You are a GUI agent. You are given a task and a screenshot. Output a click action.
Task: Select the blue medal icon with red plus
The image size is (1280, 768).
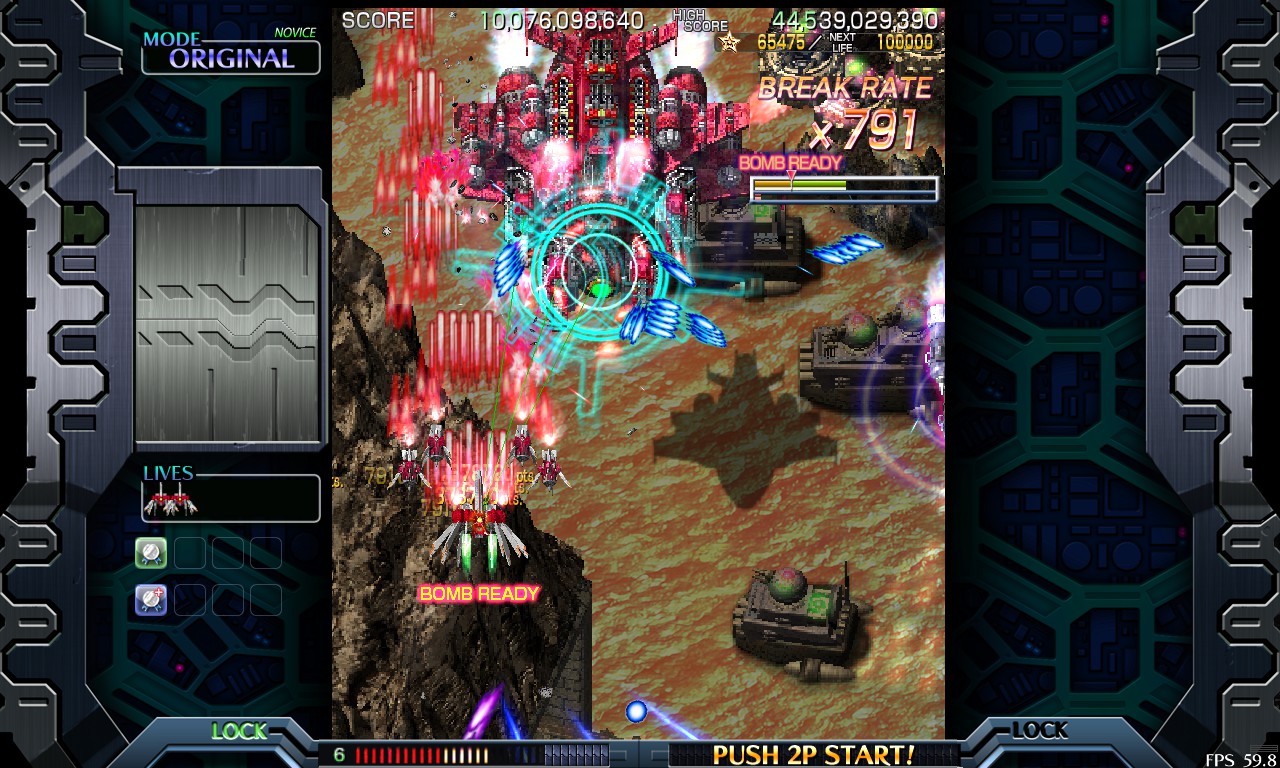151,600
